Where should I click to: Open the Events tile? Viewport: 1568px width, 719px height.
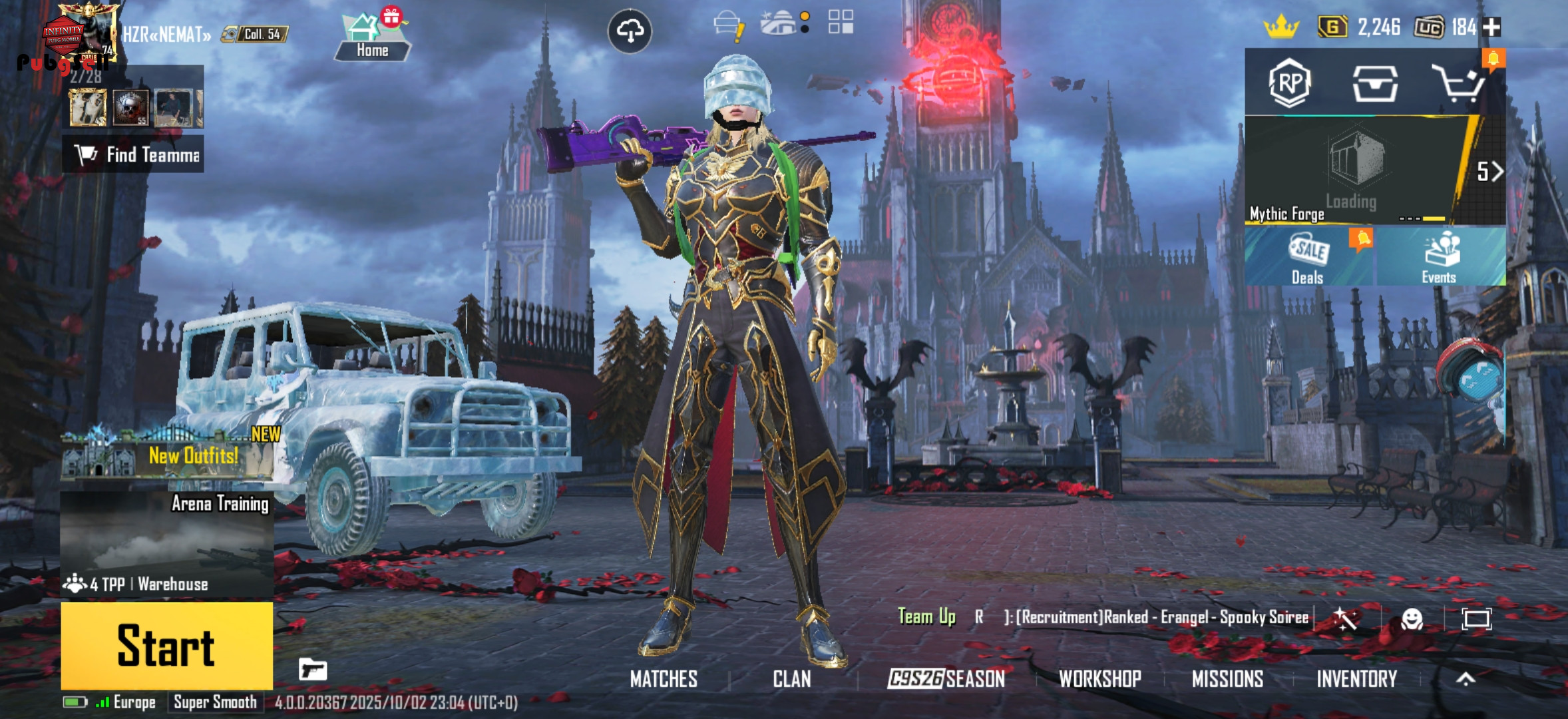(1440, 258)
